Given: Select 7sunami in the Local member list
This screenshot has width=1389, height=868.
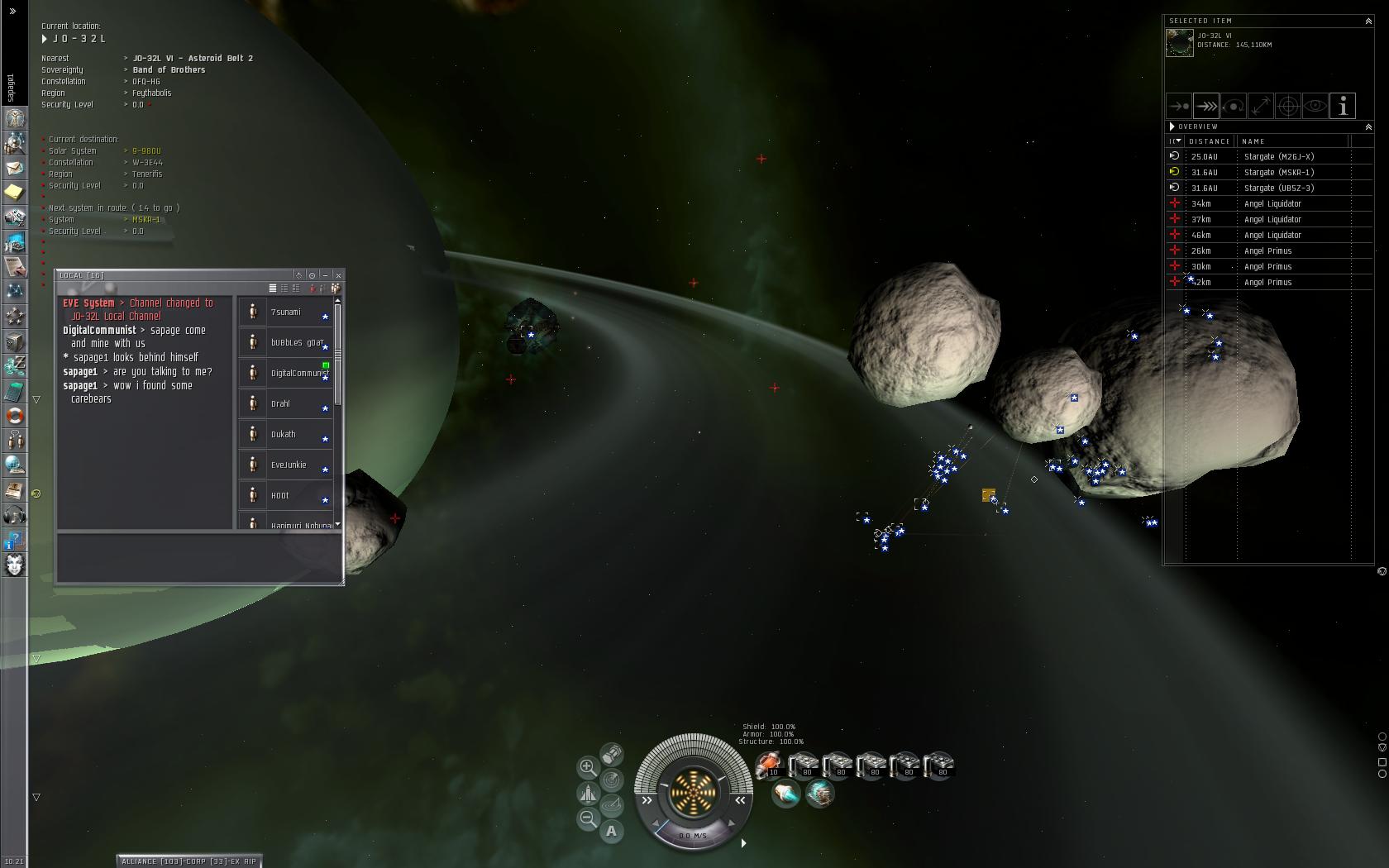Looking at the screenshot, I should (285, 312).
